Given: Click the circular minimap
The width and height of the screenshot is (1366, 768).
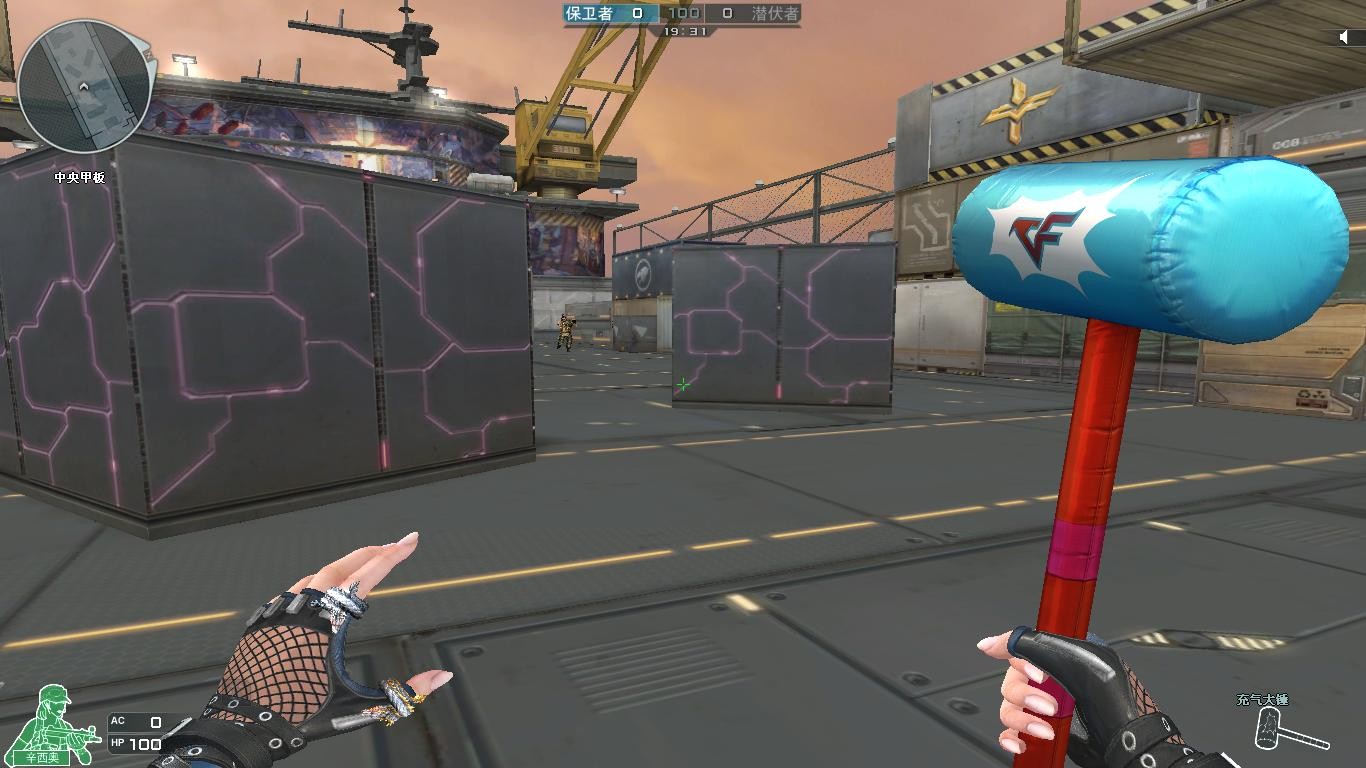Looking at the screenshot, I should point(84,86).
